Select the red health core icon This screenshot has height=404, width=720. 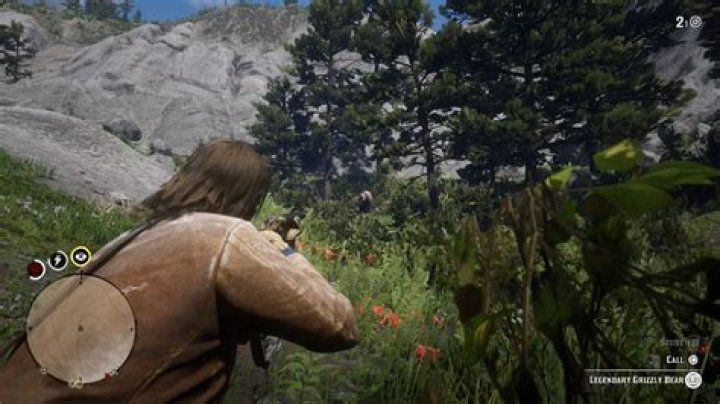pyautogui.click(x=36, y=269)
